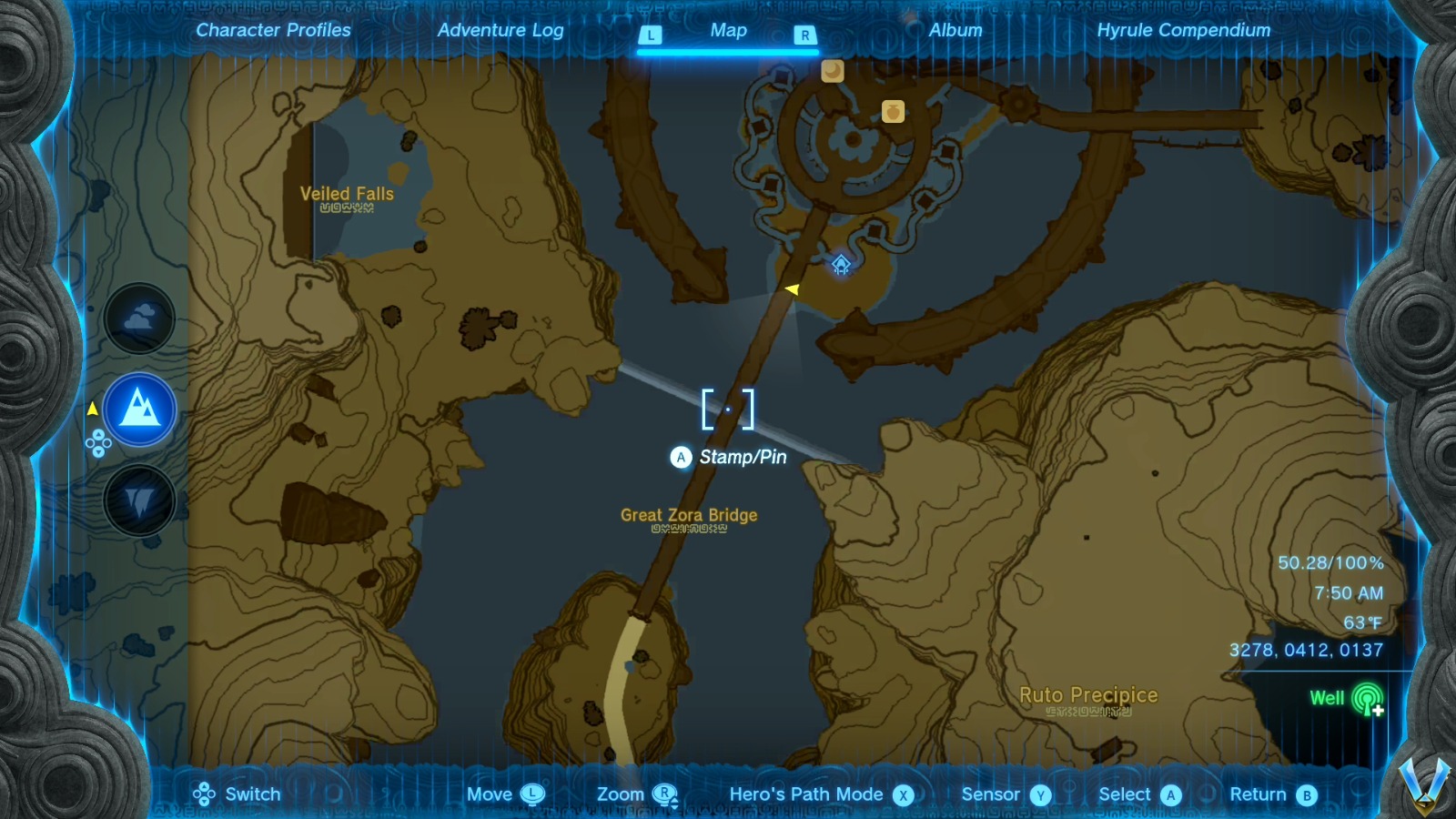
Task: Open the Character Profiles tab
Action: click(x=273, y=29)
